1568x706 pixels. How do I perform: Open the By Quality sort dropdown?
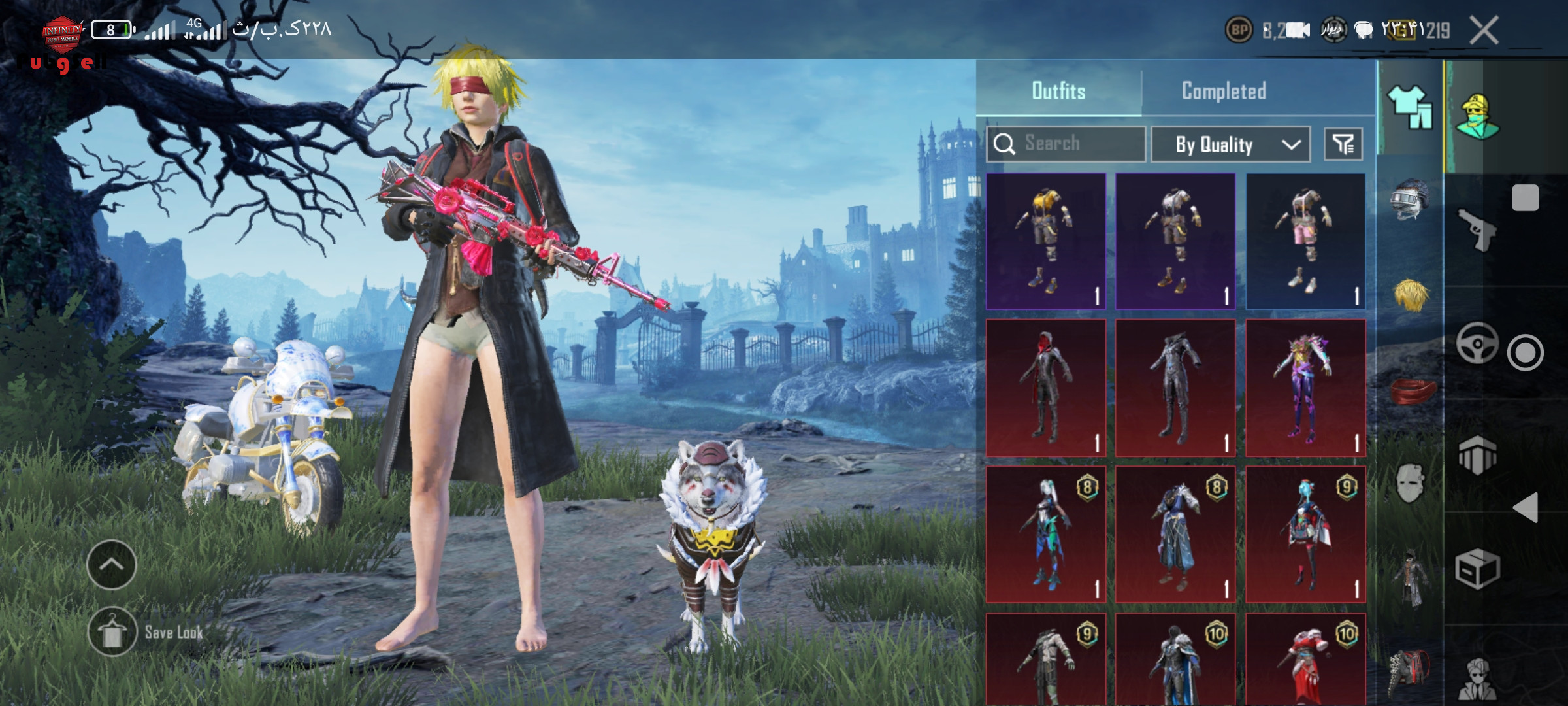click(1230, 144)
